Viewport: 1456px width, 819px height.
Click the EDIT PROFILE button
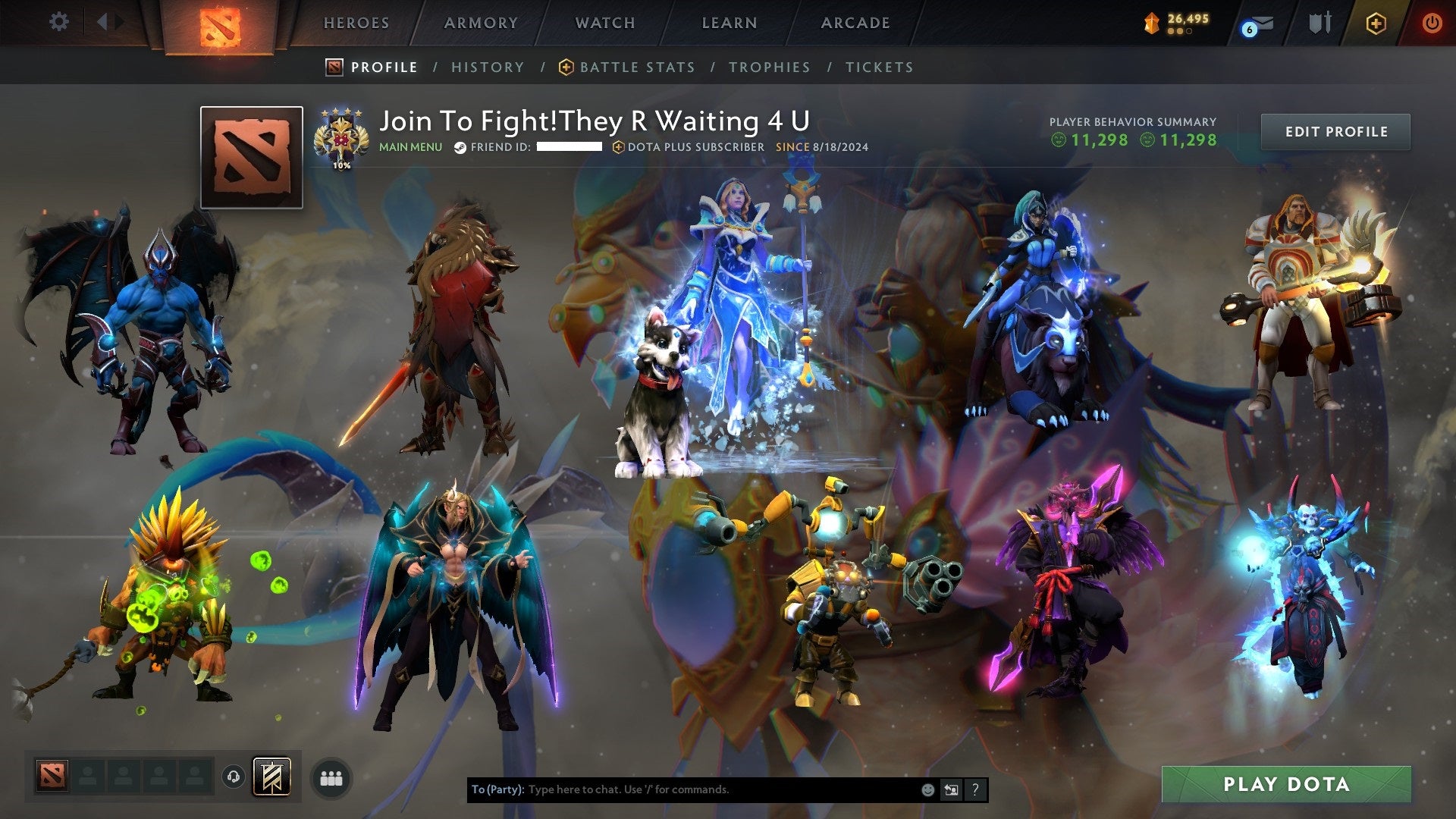[1335, 130]
